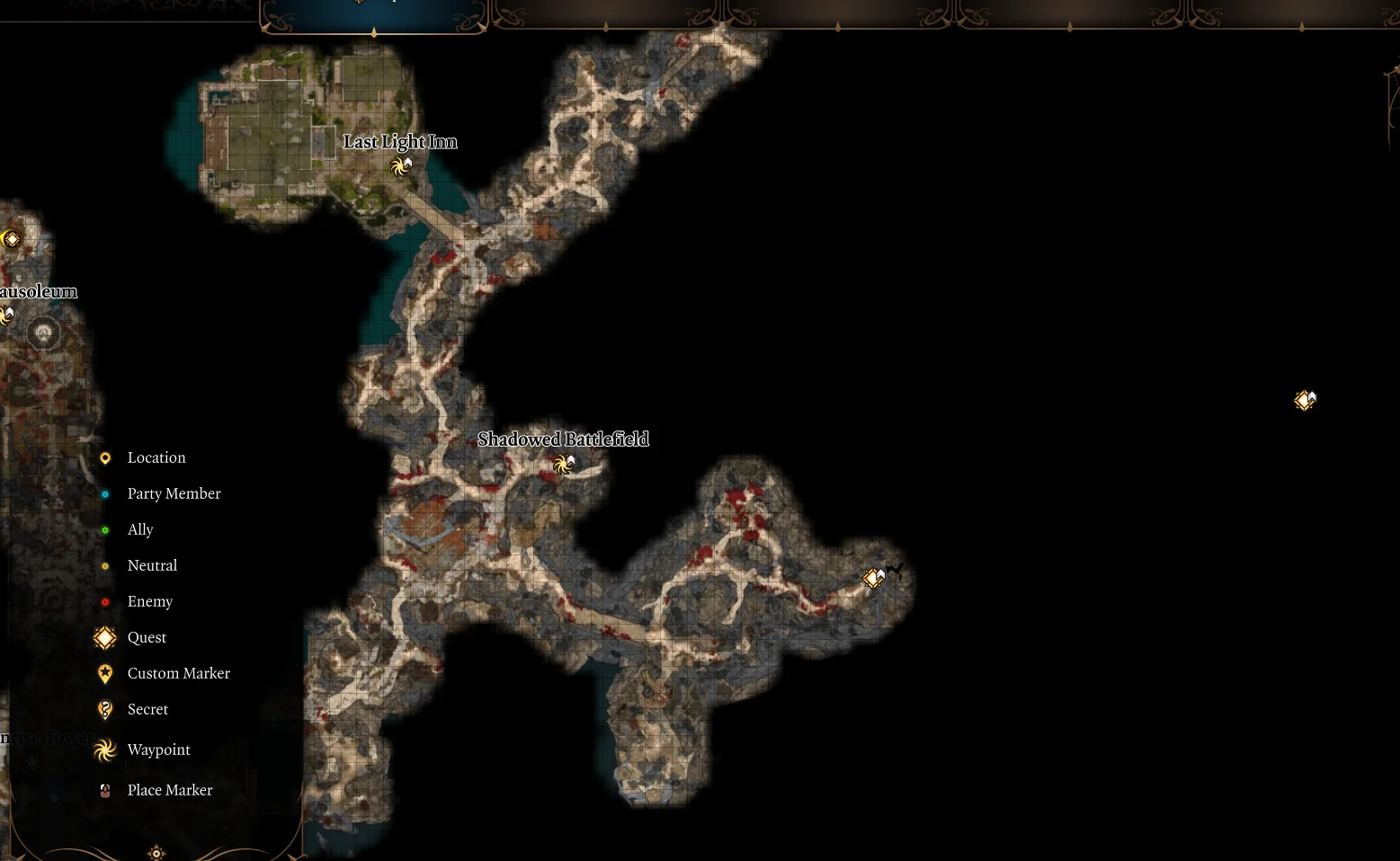The height and width of the screenshot is (861, 1400).
Task: Click the quest marker near the southeast ruins
Action: coord(872,578)
